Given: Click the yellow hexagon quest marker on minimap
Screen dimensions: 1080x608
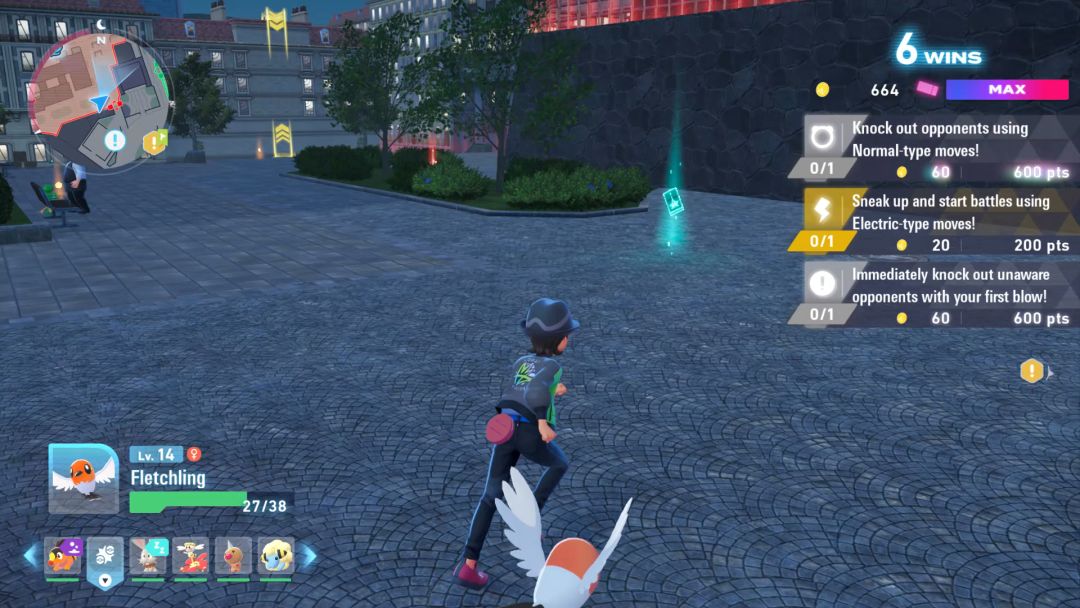Looking at the screenshot, I should (152, 143).
